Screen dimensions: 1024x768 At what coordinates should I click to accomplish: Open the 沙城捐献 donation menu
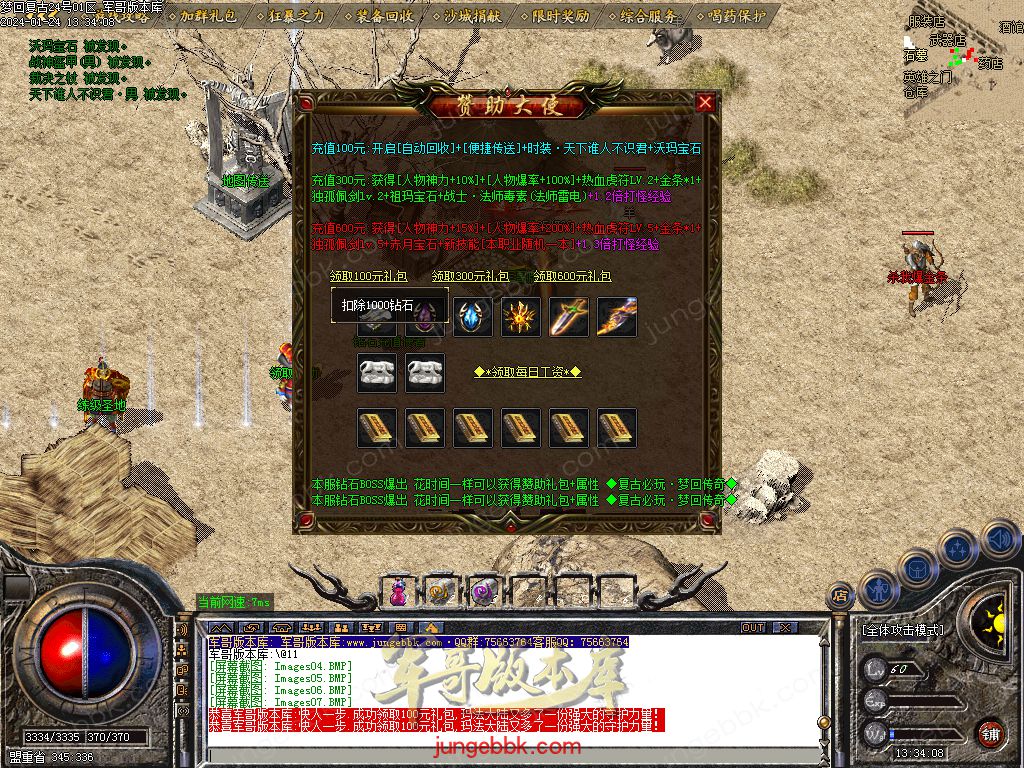click(471, 16)
